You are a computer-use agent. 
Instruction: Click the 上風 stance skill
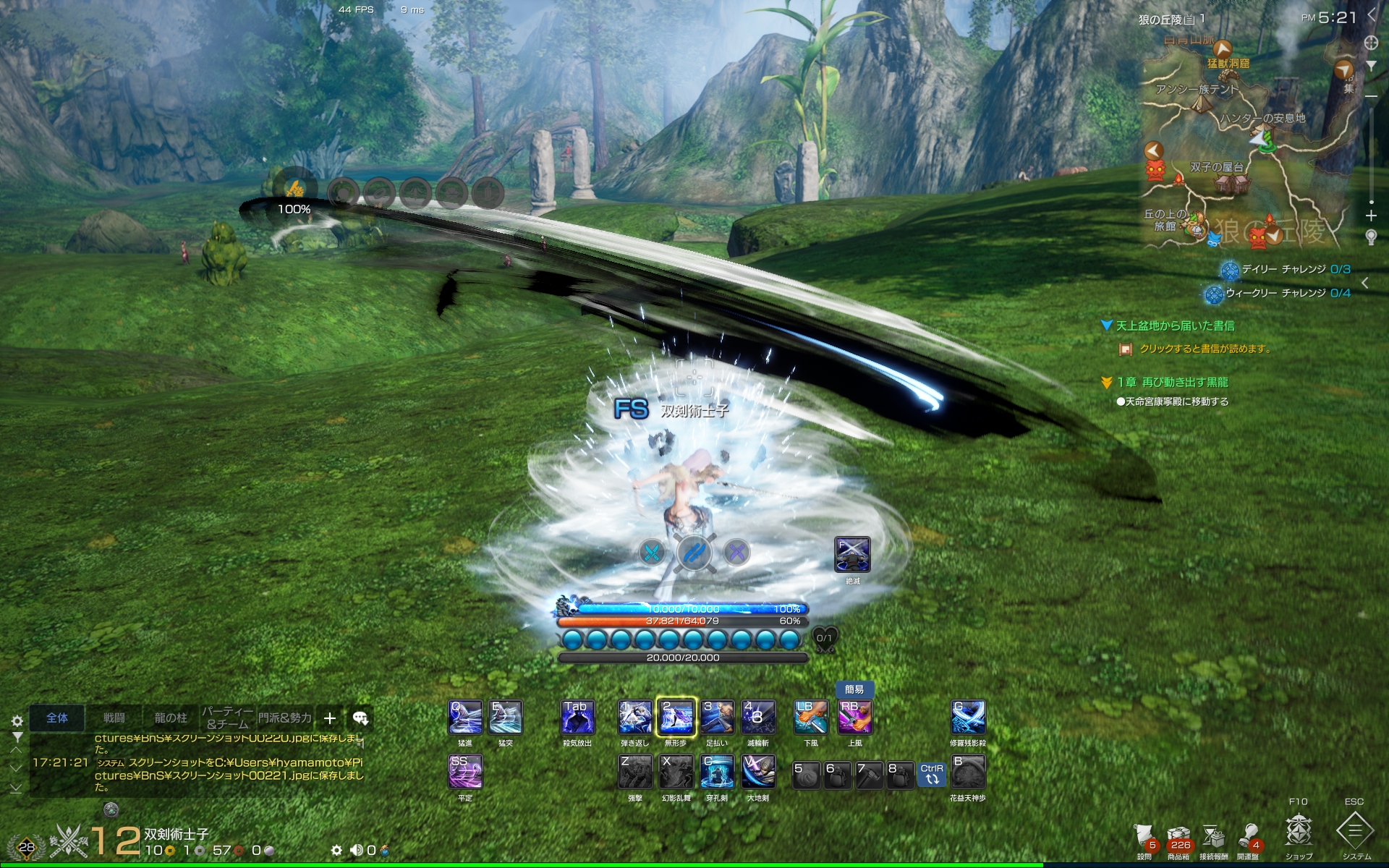click(x=854, y=718)
